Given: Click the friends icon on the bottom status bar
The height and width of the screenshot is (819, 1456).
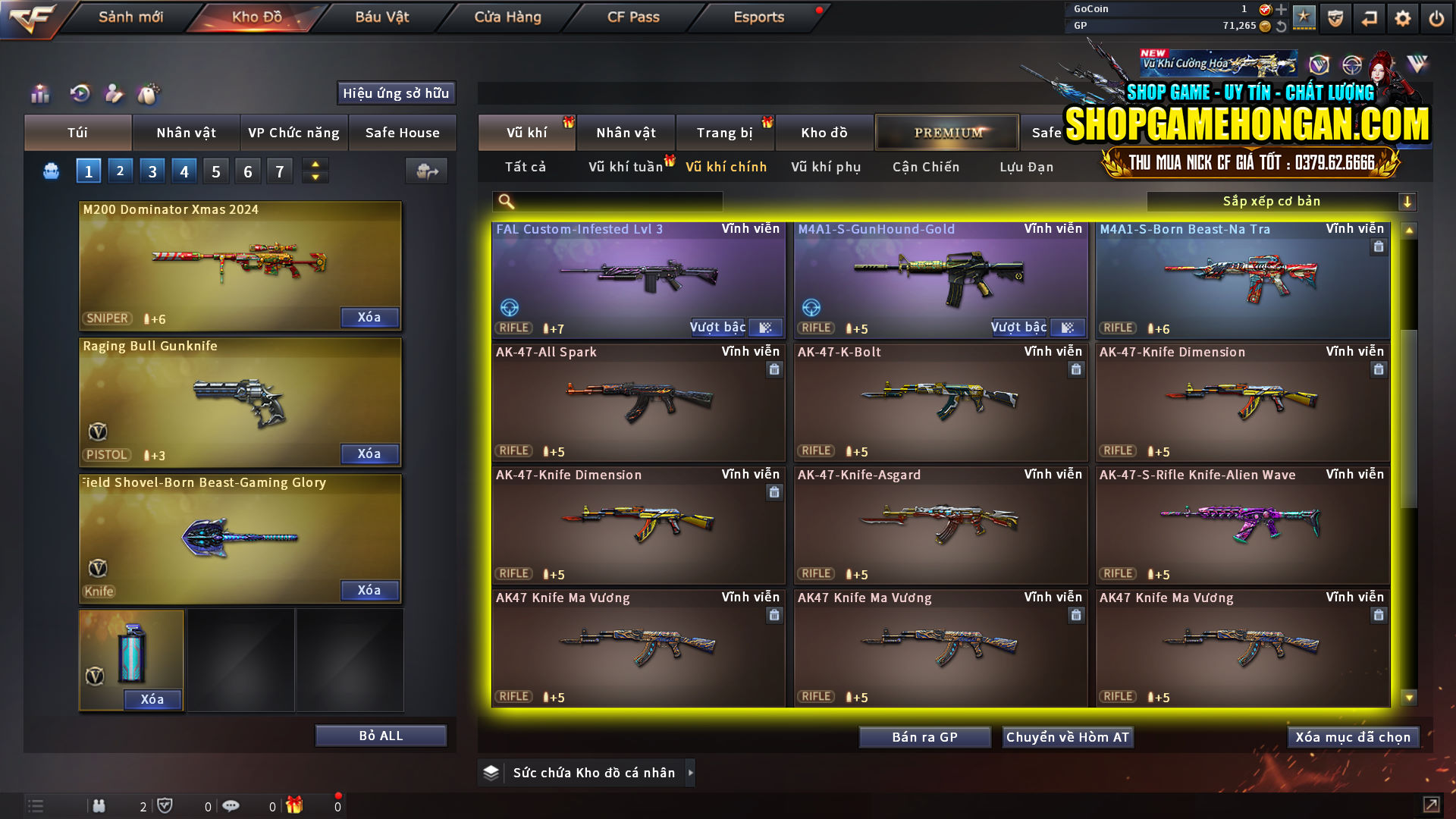Looking at the screenshot, I should tap(99, 805).
